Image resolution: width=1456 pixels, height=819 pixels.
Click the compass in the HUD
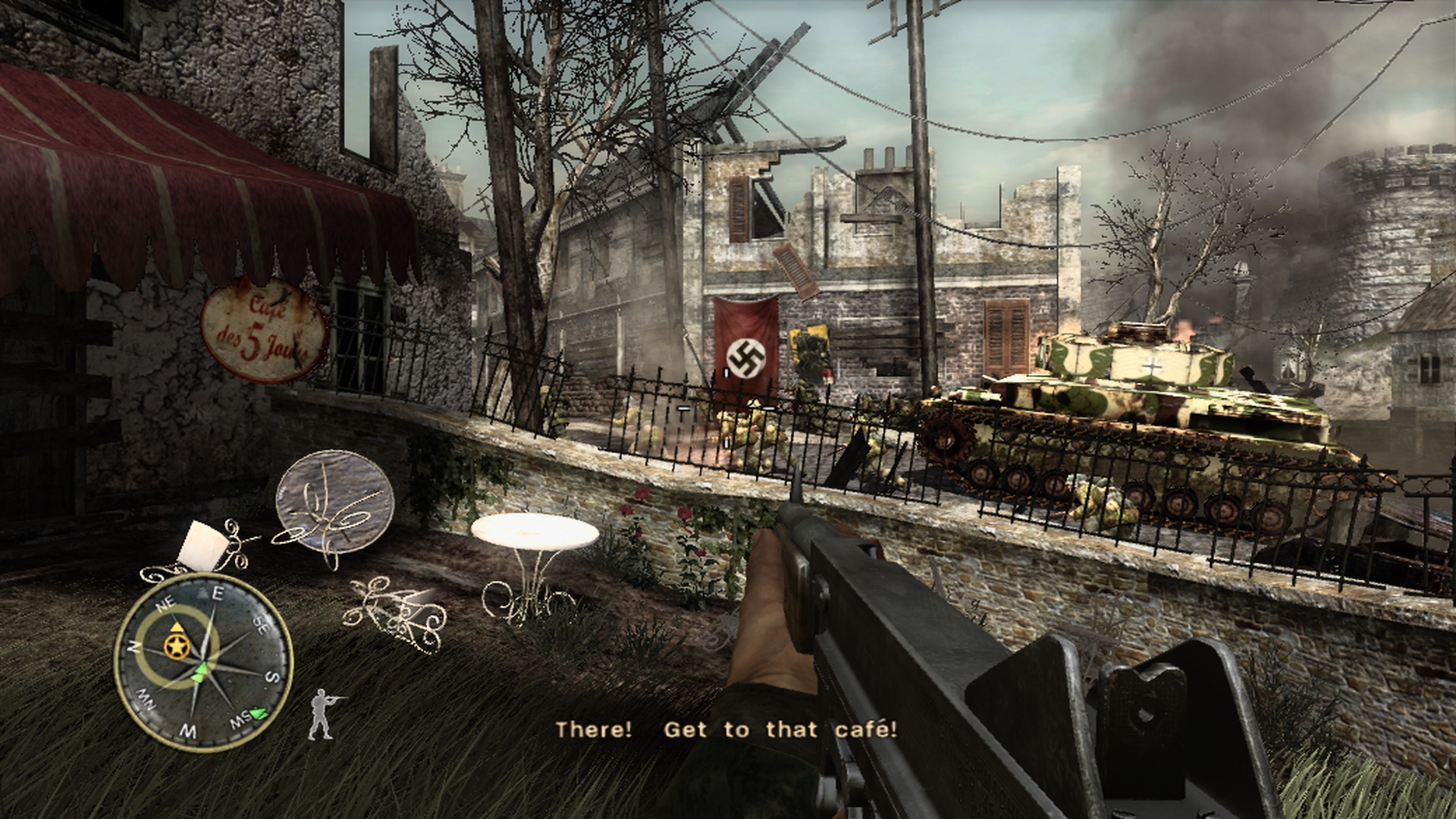(x=203, y=663)
